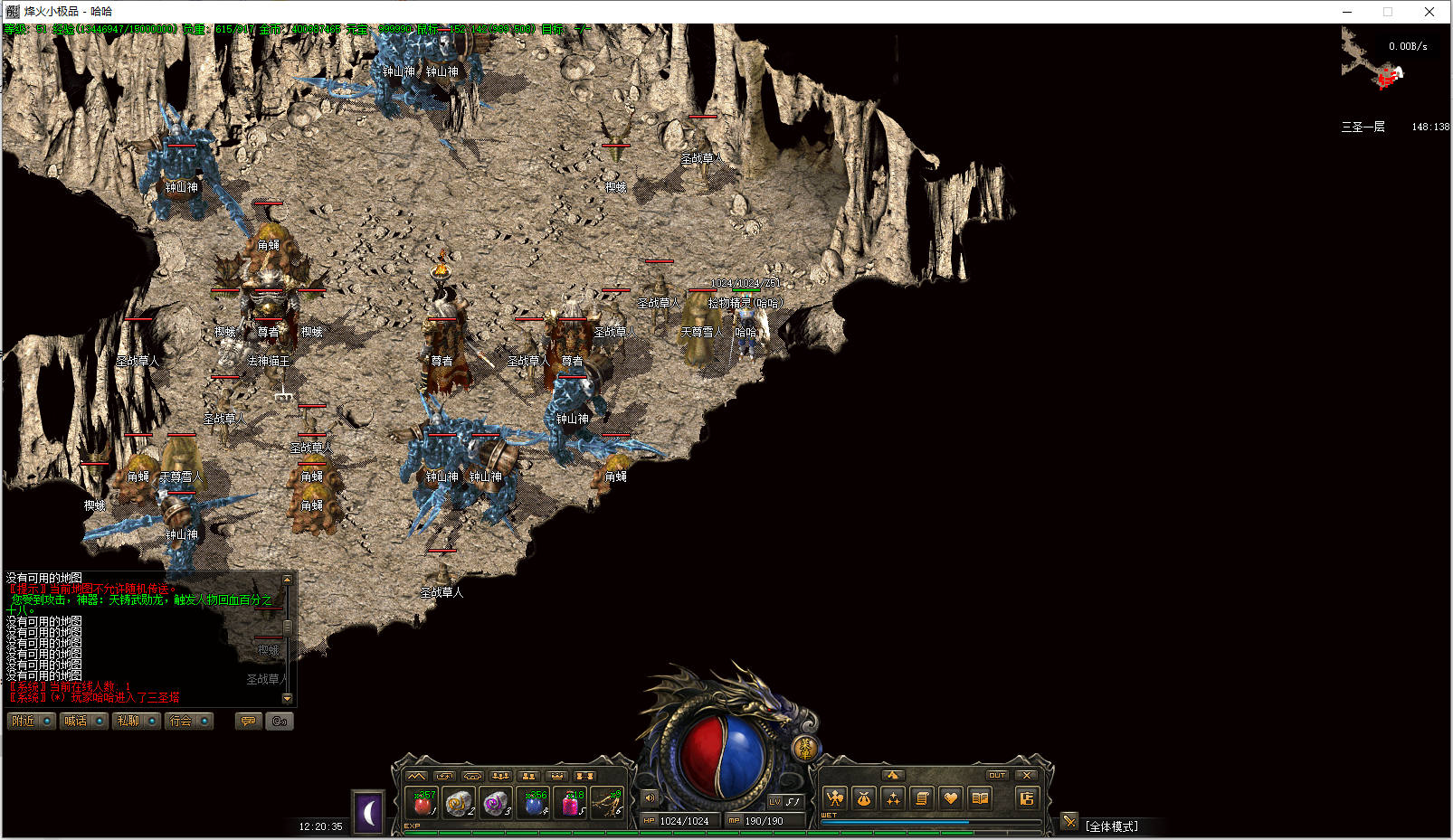The image size is (1453, 840).
Task: Close the game with the panel X button
Action: point(1026,775)
